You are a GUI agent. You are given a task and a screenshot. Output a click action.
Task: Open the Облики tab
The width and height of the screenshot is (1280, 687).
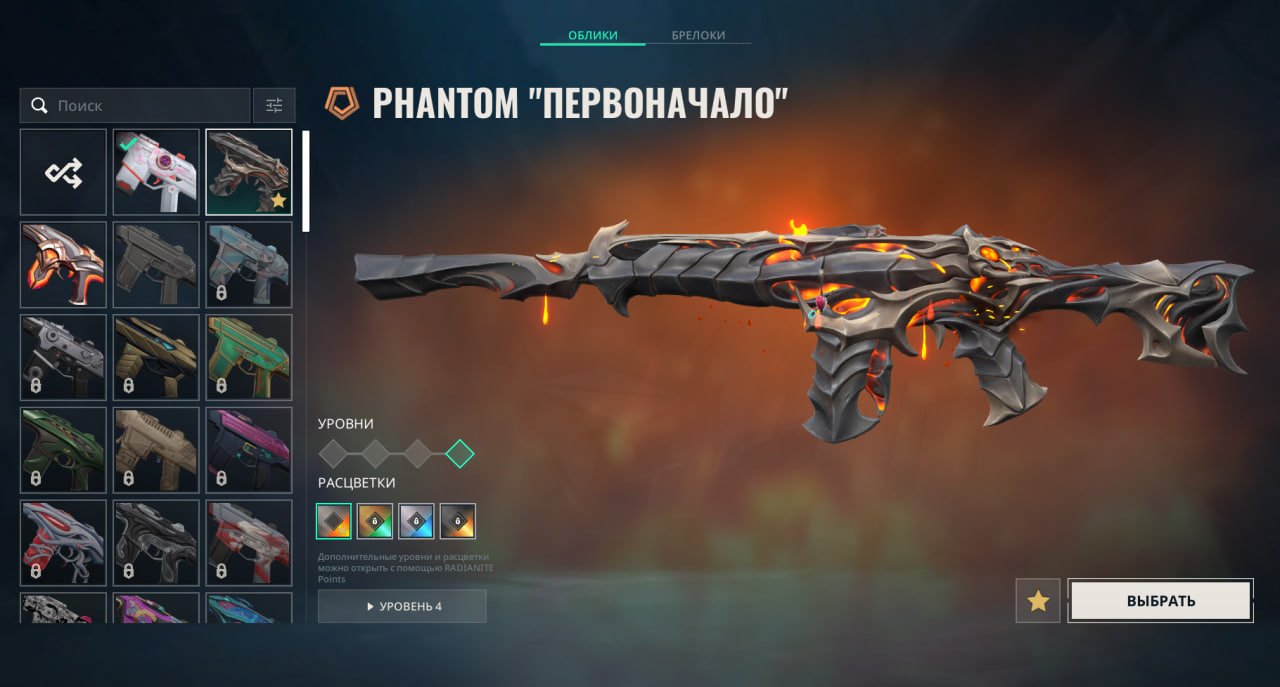point(593,36)
